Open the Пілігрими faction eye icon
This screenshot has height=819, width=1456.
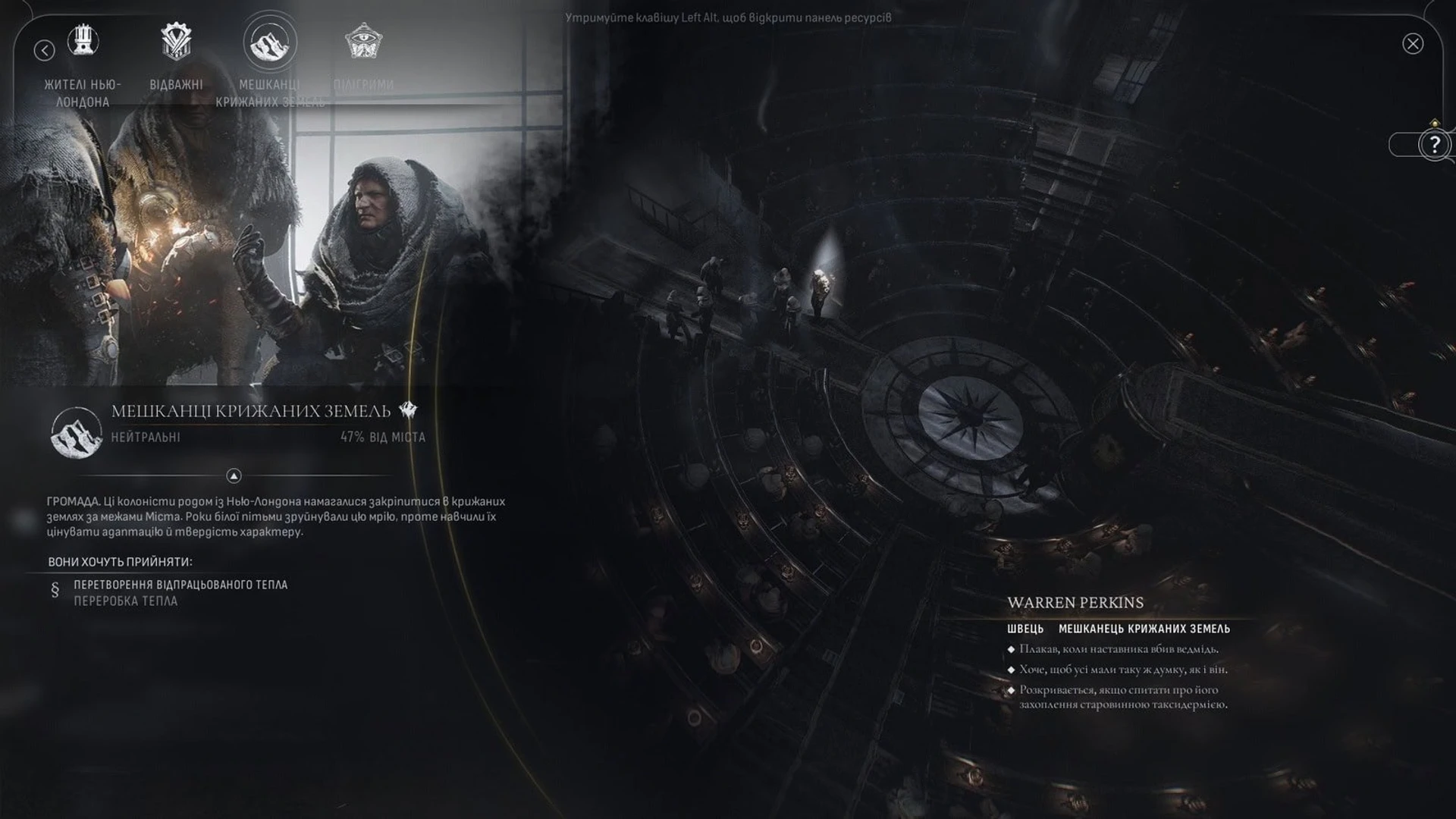[x=362, y=42]
